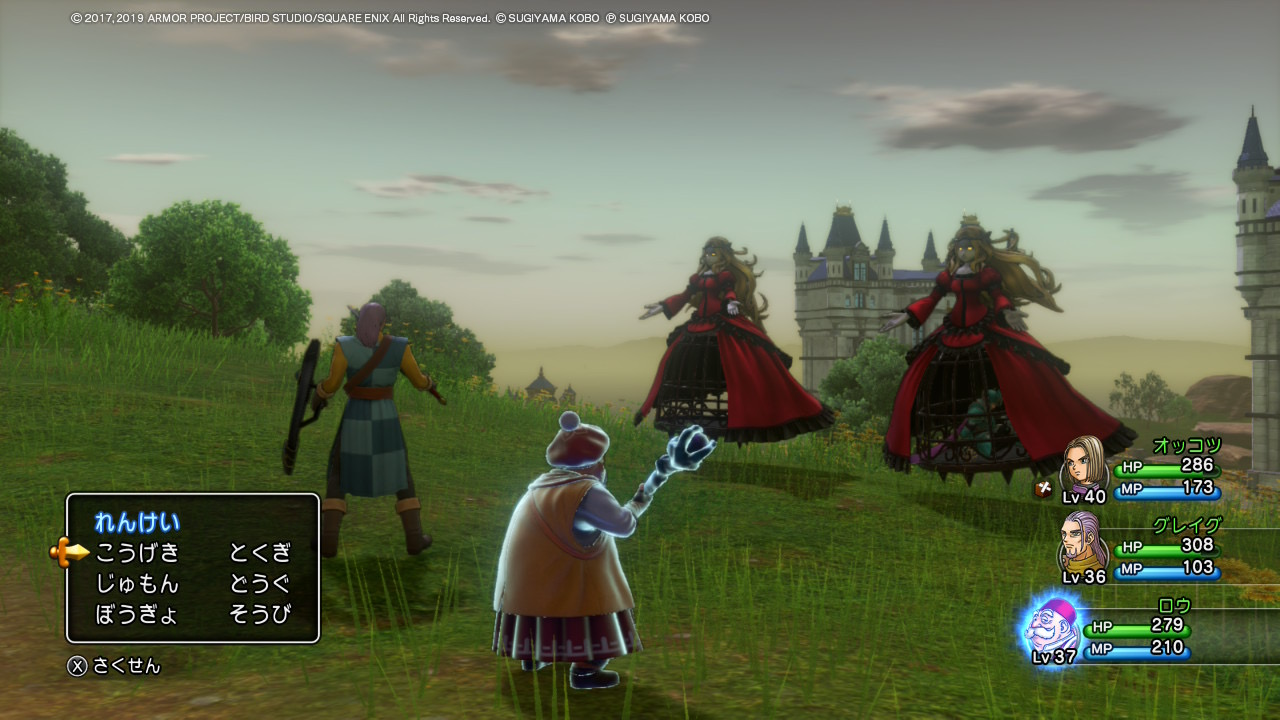Viewport: 1280px width, 720px height.
Task: Select the こうげき attack command
Action: point(137,552)
